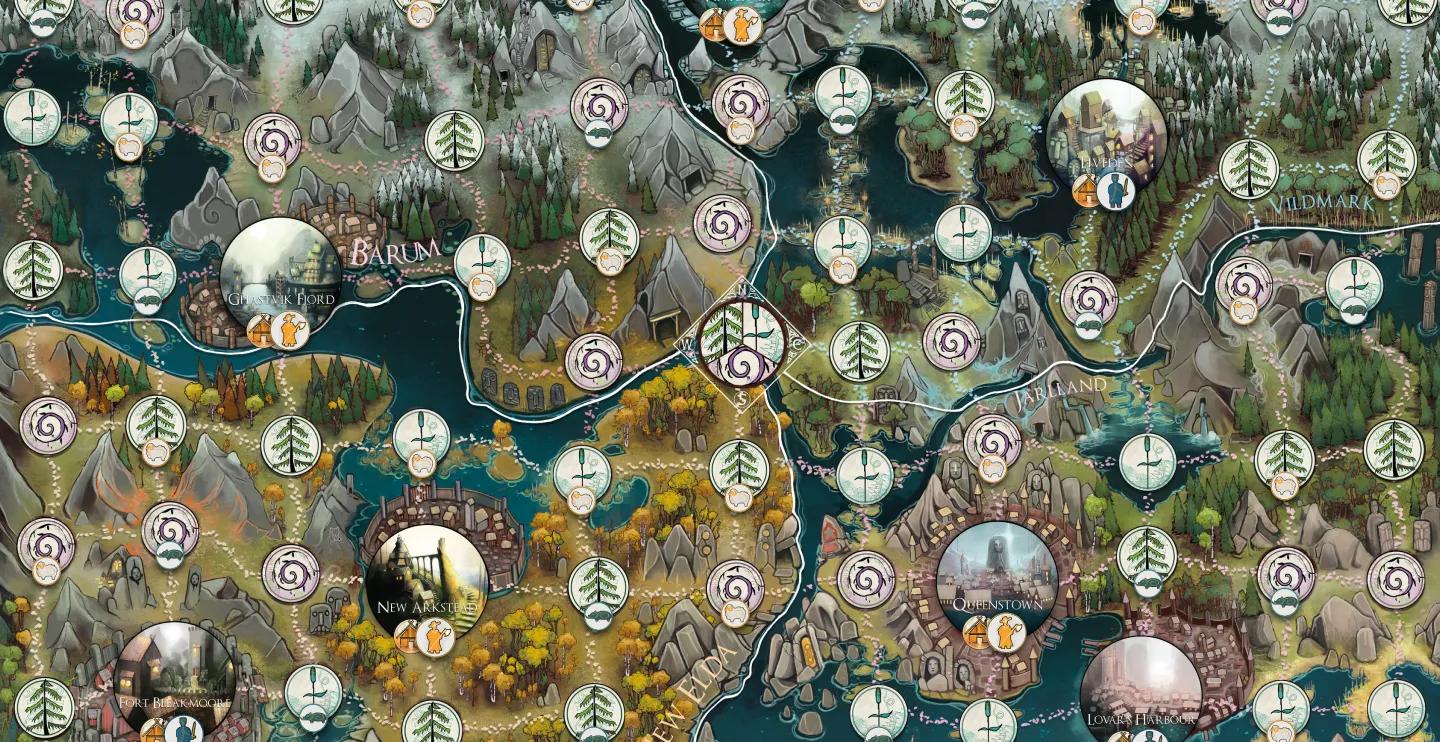1440x742 pixels.
Task: Choose the orange figure icon under New Arkstead
Action: 435,636
